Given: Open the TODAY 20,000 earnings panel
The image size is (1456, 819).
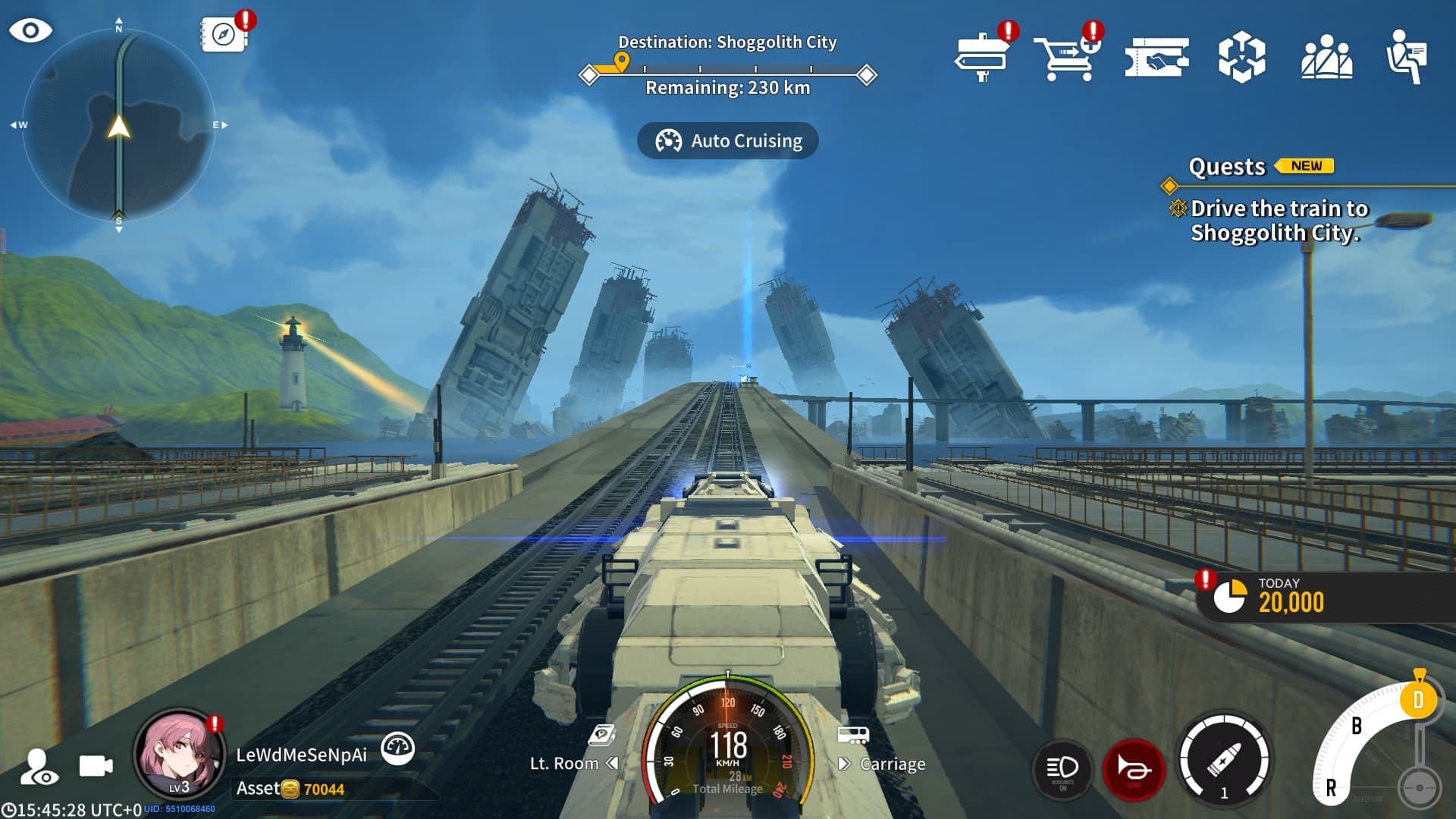Looking at the screenshot, I should point(1289,598).
